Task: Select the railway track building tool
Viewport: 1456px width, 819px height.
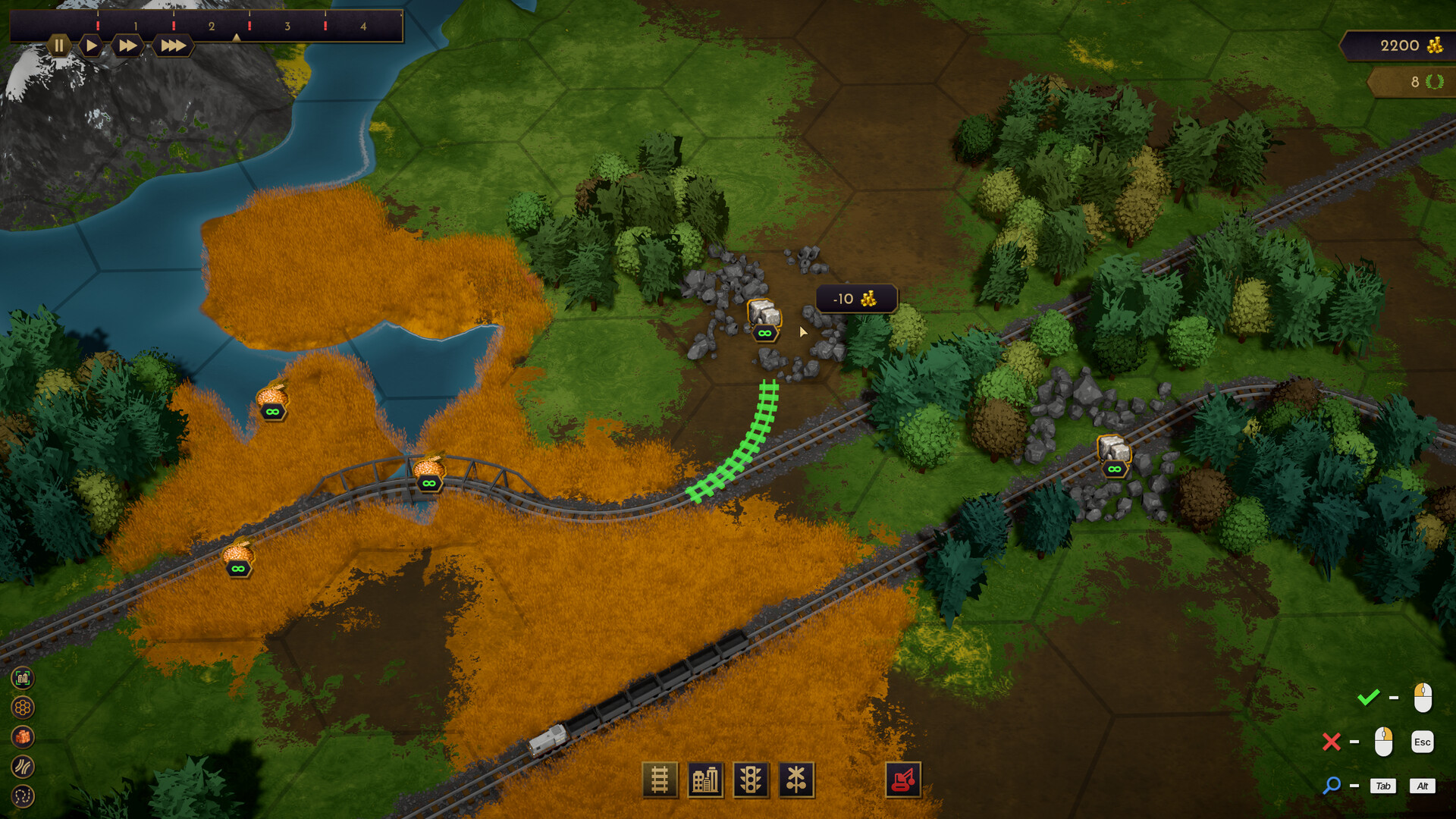Action: click(x=660, y=780)
